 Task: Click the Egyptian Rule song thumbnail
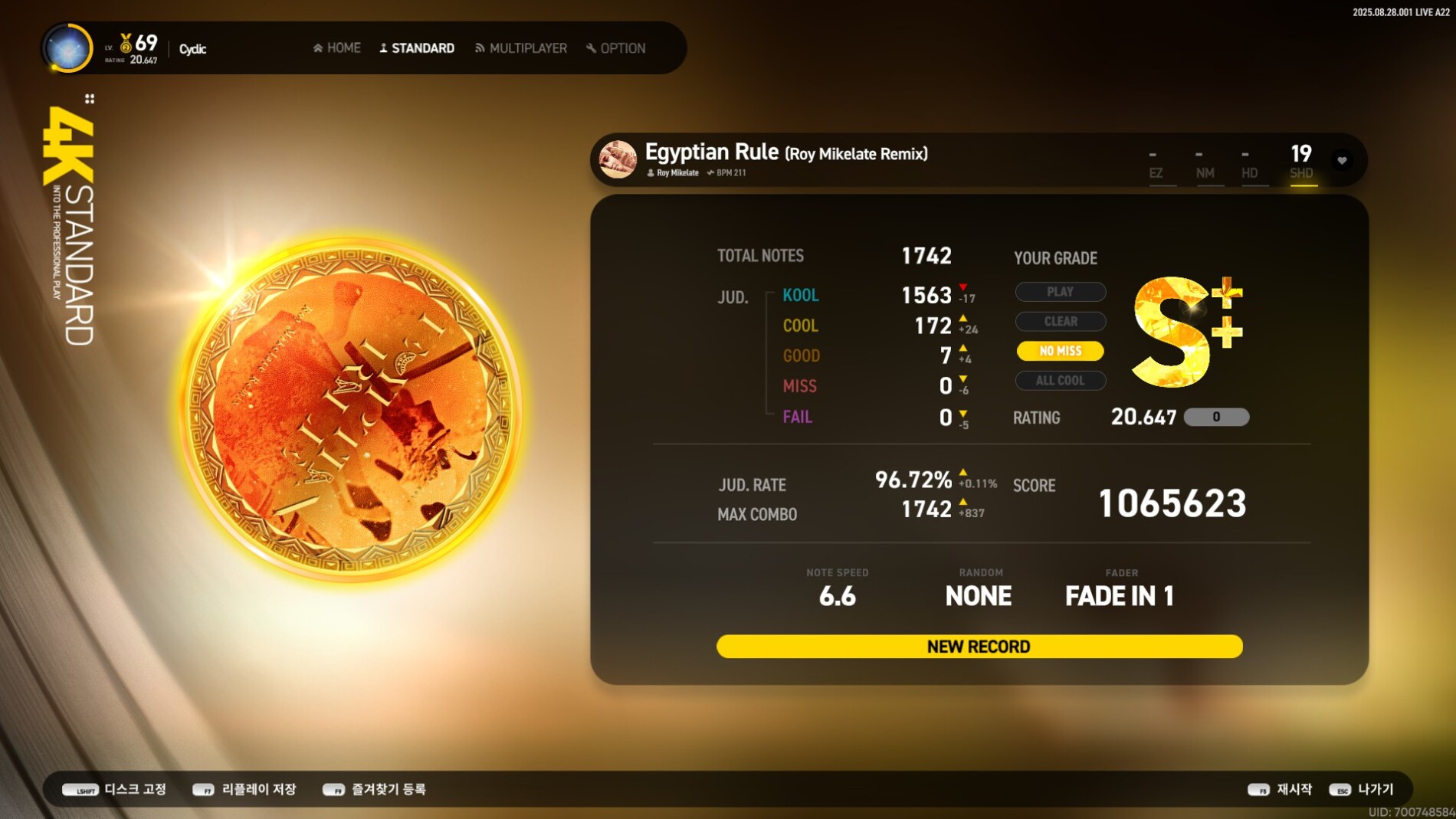[x=618, y=159]
